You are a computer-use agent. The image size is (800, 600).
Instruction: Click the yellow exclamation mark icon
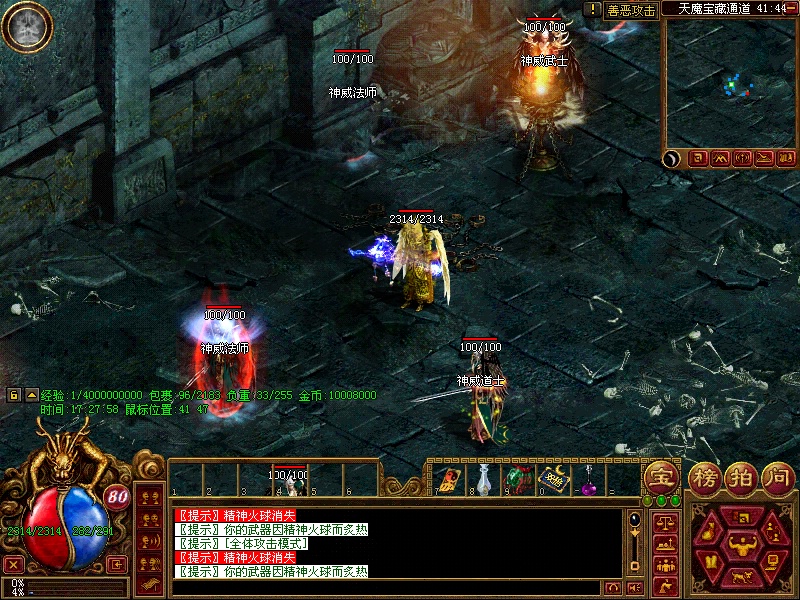[x=593, y=9]
